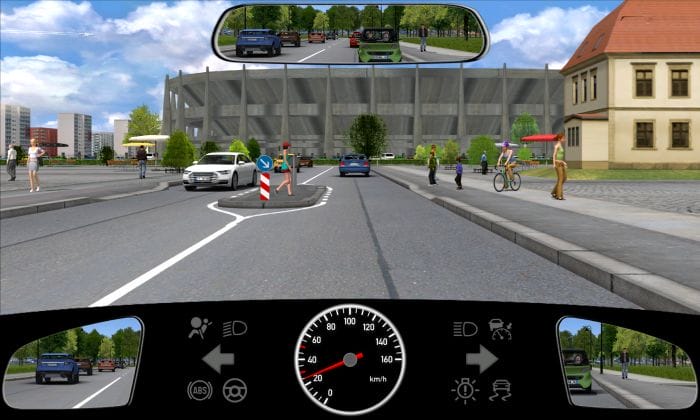Select the exclamation bulb failure warning icon
The image size is (700, 420).
(x=464, y=390)
